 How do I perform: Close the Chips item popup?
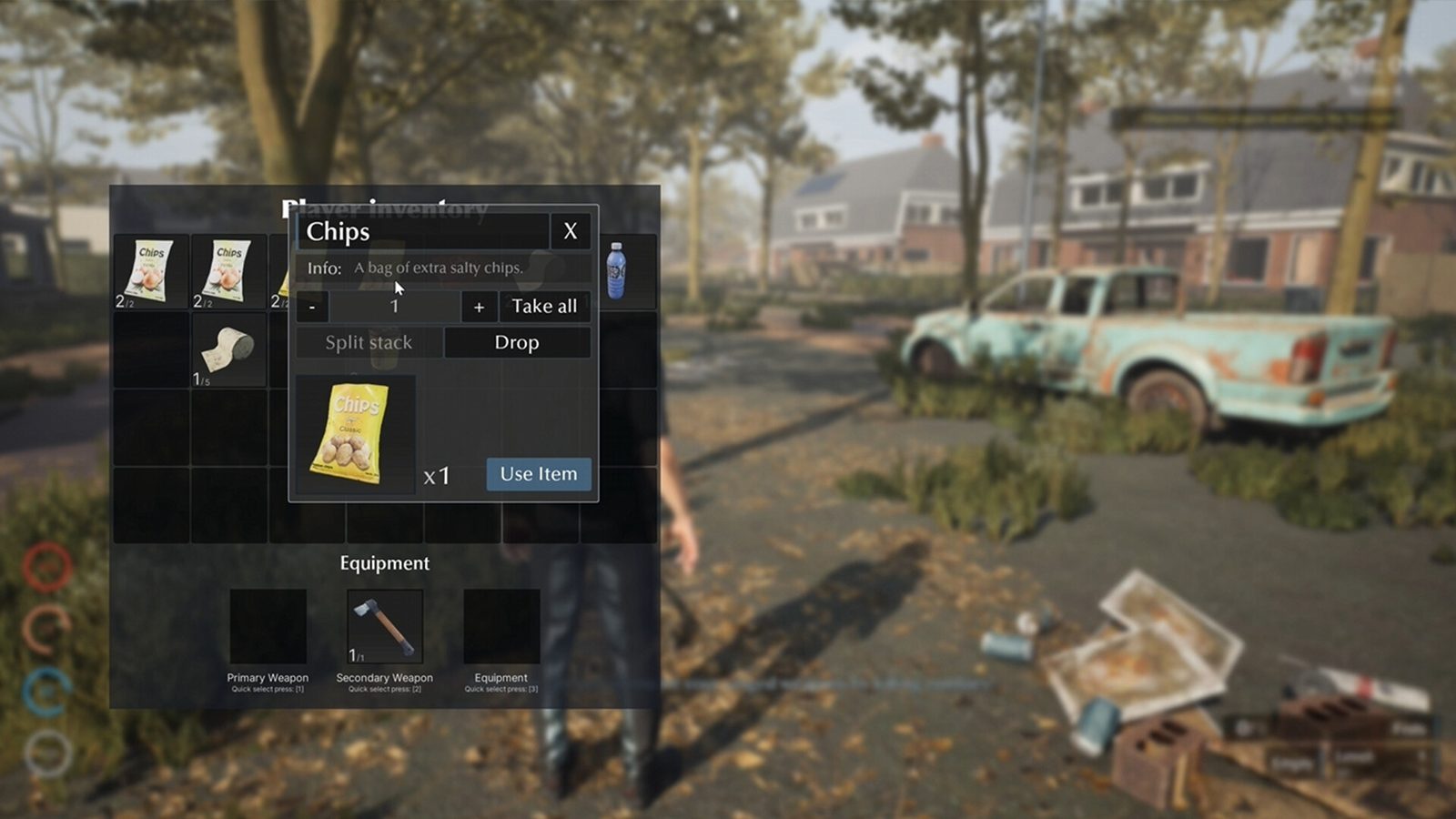coord(570,231)
